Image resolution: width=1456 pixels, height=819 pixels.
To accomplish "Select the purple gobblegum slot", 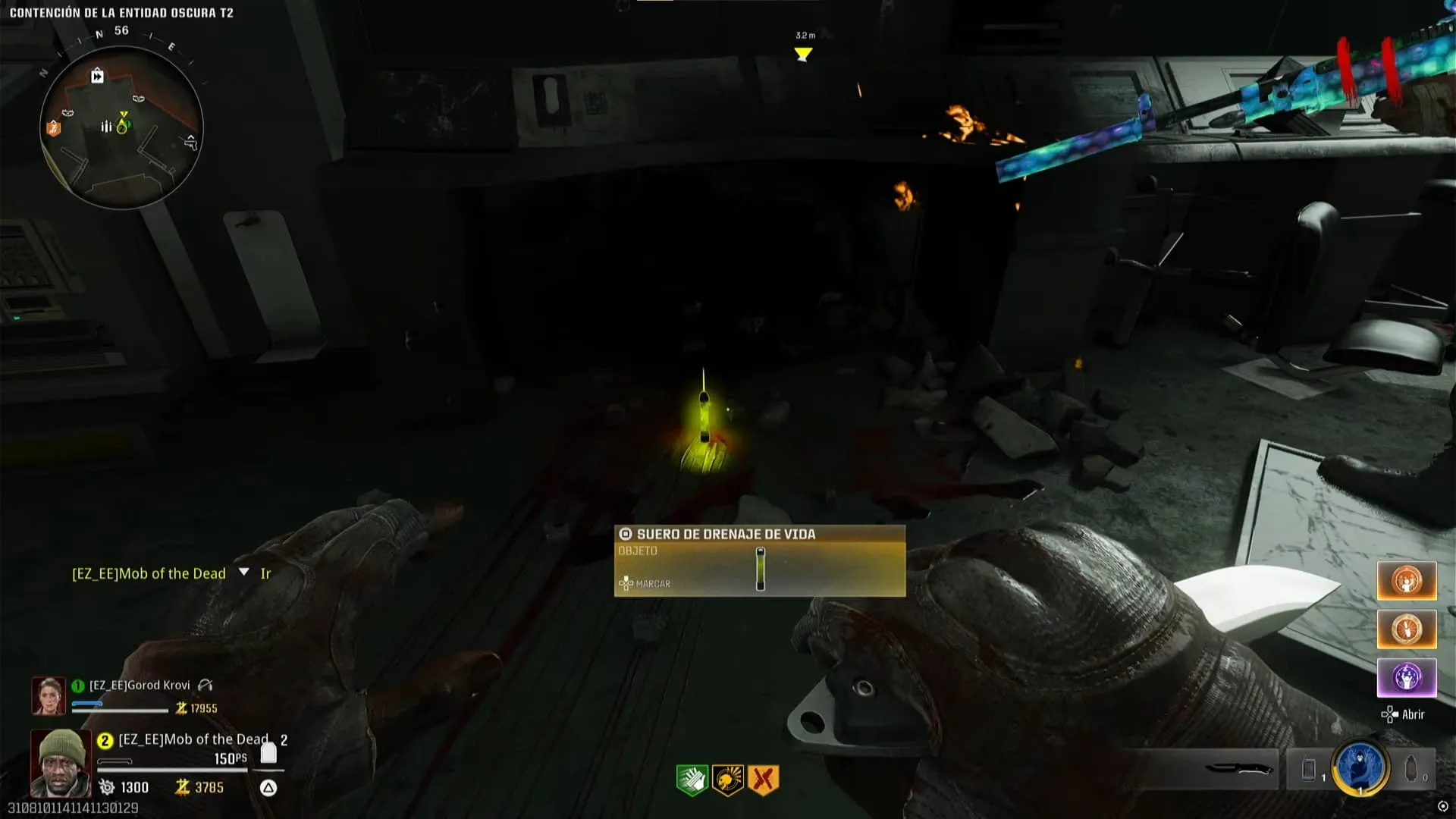I will [1406, 676].
